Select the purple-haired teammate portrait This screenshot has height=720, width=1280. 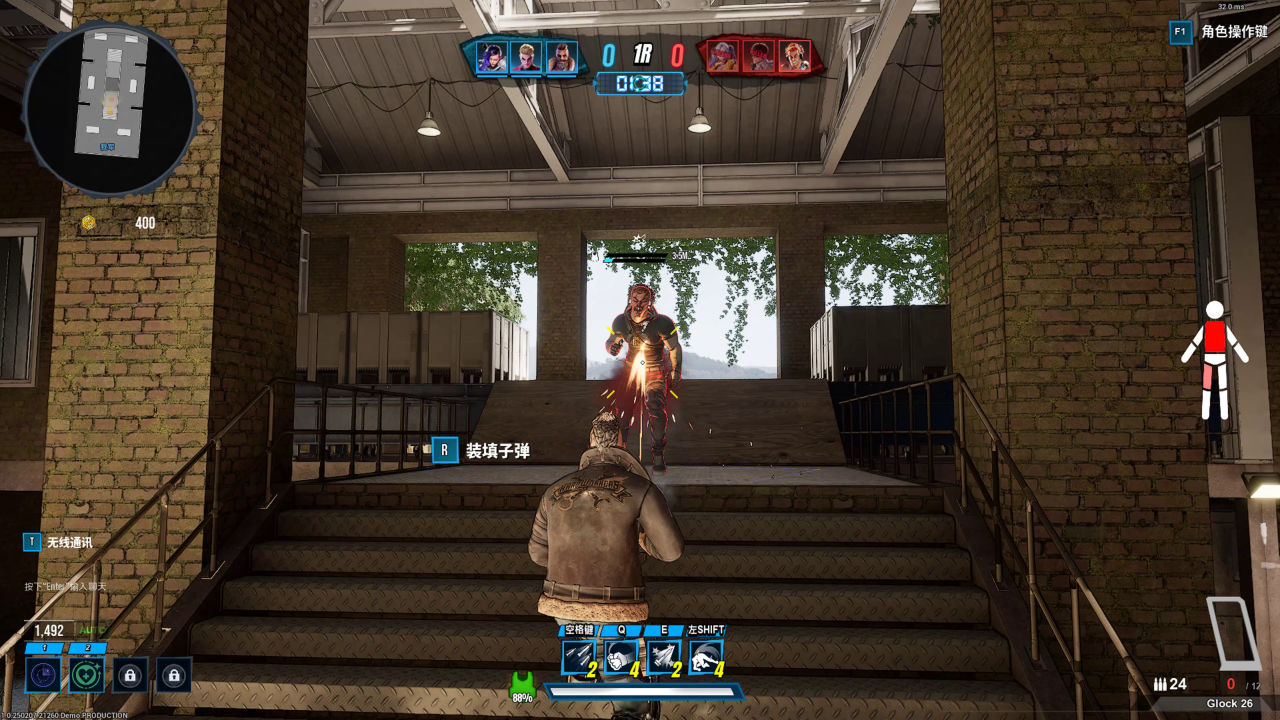pyautogui.click(x=491, y=57)
